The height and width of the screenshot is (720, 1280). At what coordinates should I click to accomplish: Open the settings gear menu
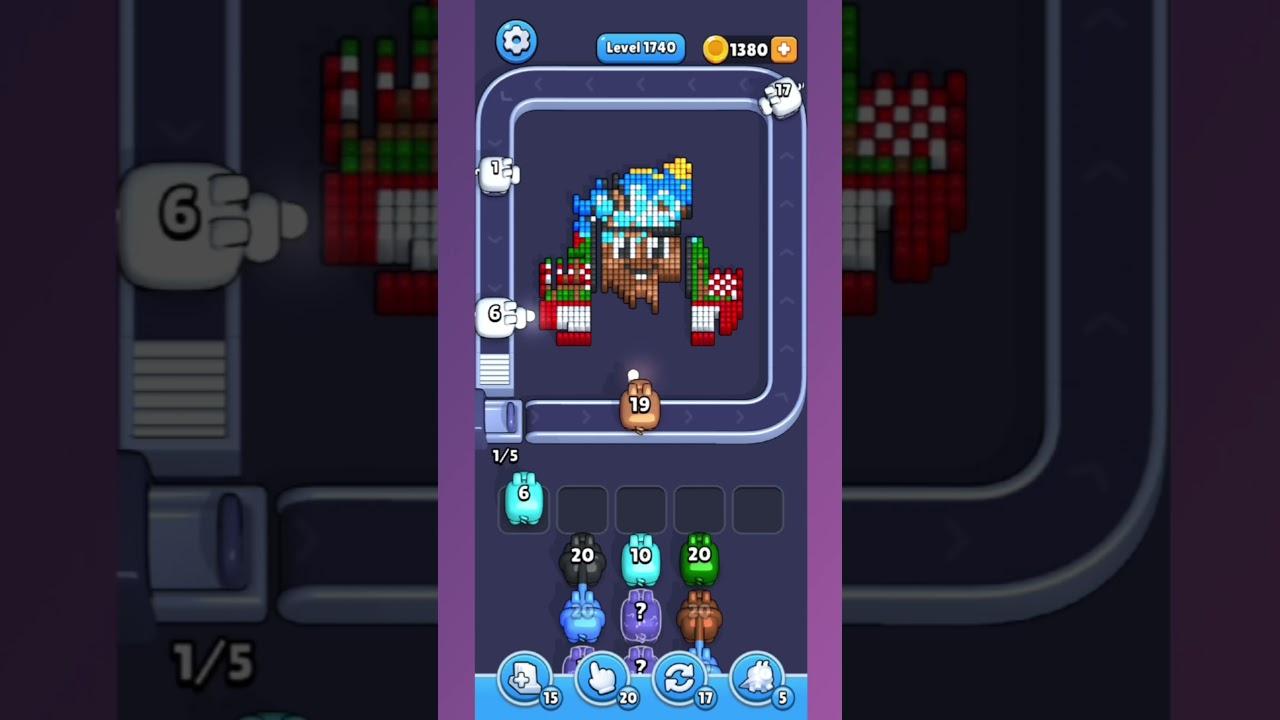coord(517,41)
